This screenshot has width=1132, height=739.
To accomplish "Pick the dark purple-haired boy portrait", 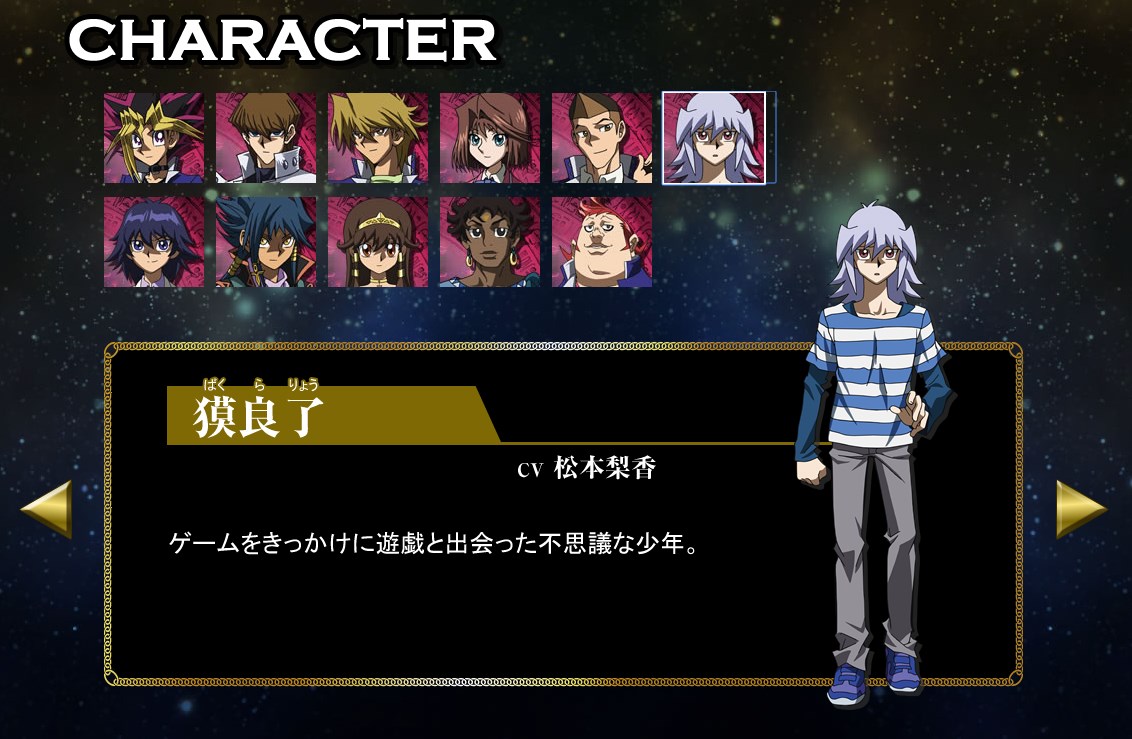I will coord(154,242).
